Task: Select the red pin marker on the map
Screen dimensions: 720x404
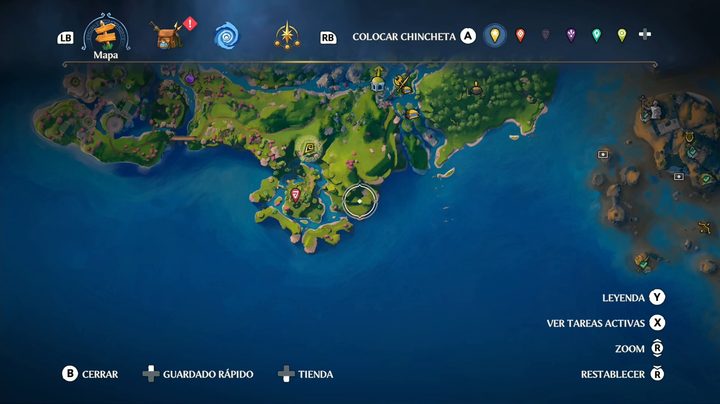Action: [x=296, y=194]
